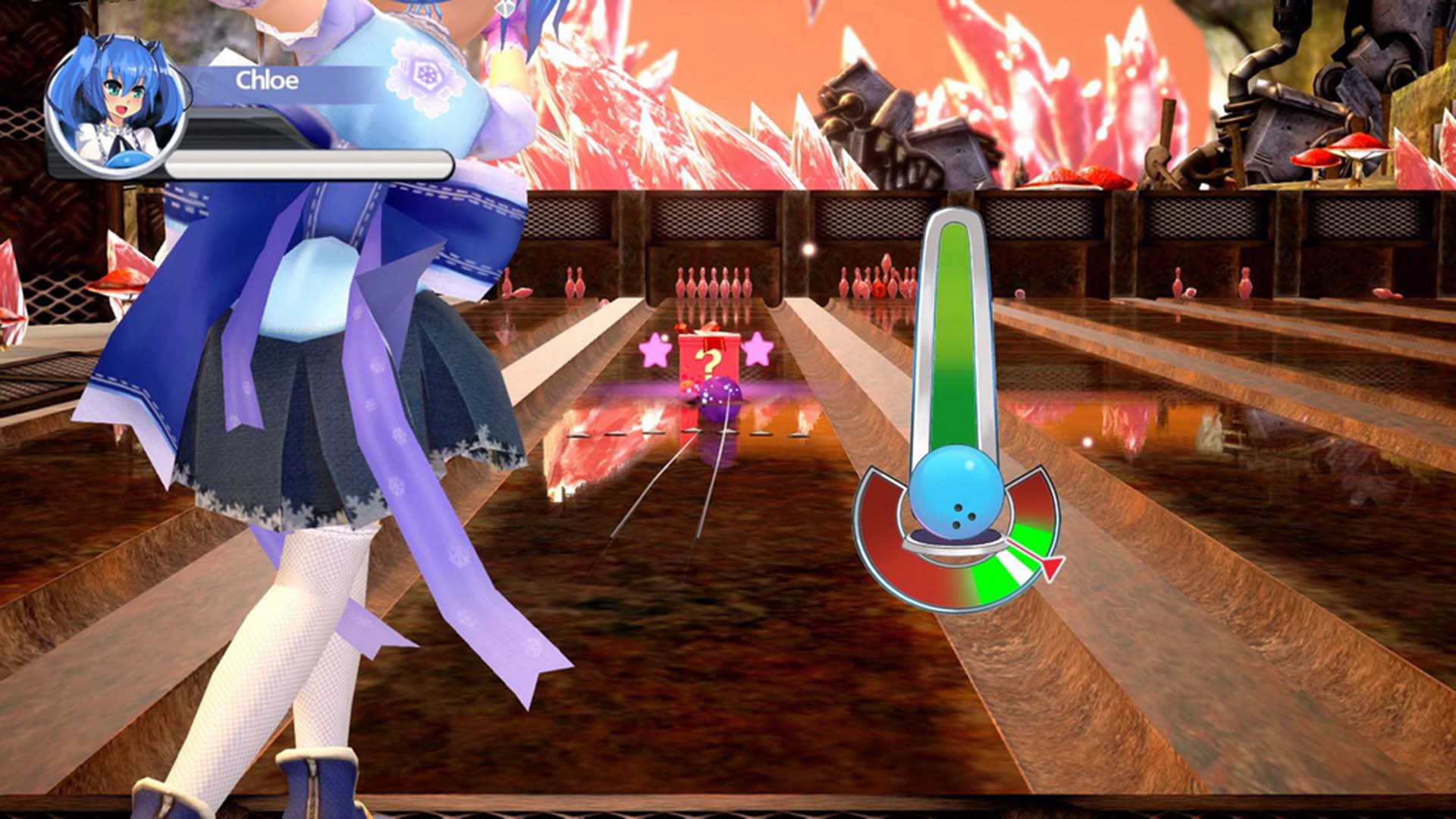The image size is (1456, 819).
Task: Click the thermometer power gauge icon
Action: 958,334
